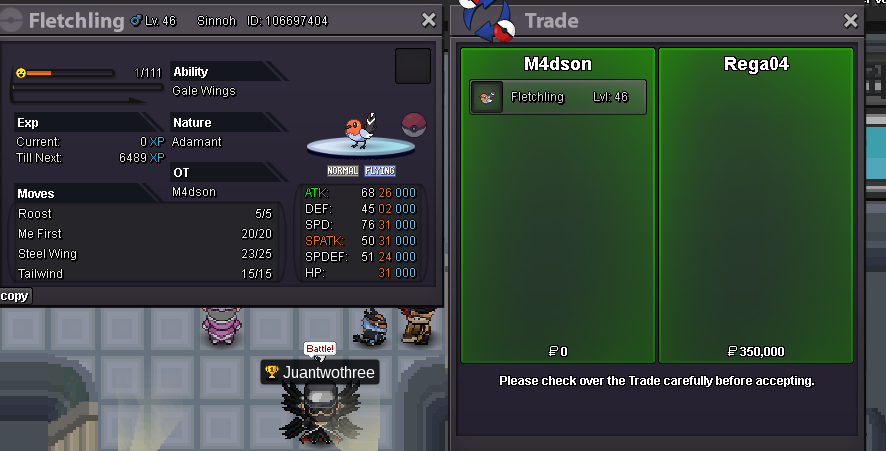Click the copy button
Image resolution: width=886 pixels, height=451 pixels.
coord(15,296)
